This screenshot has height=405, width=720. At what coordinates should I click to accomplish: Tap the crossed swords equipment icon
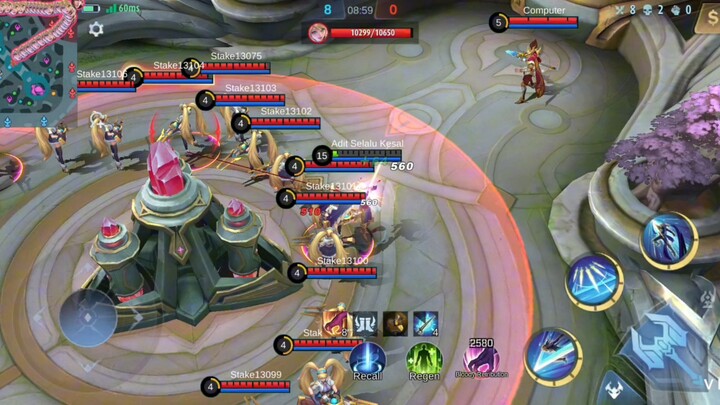[426, 323]
